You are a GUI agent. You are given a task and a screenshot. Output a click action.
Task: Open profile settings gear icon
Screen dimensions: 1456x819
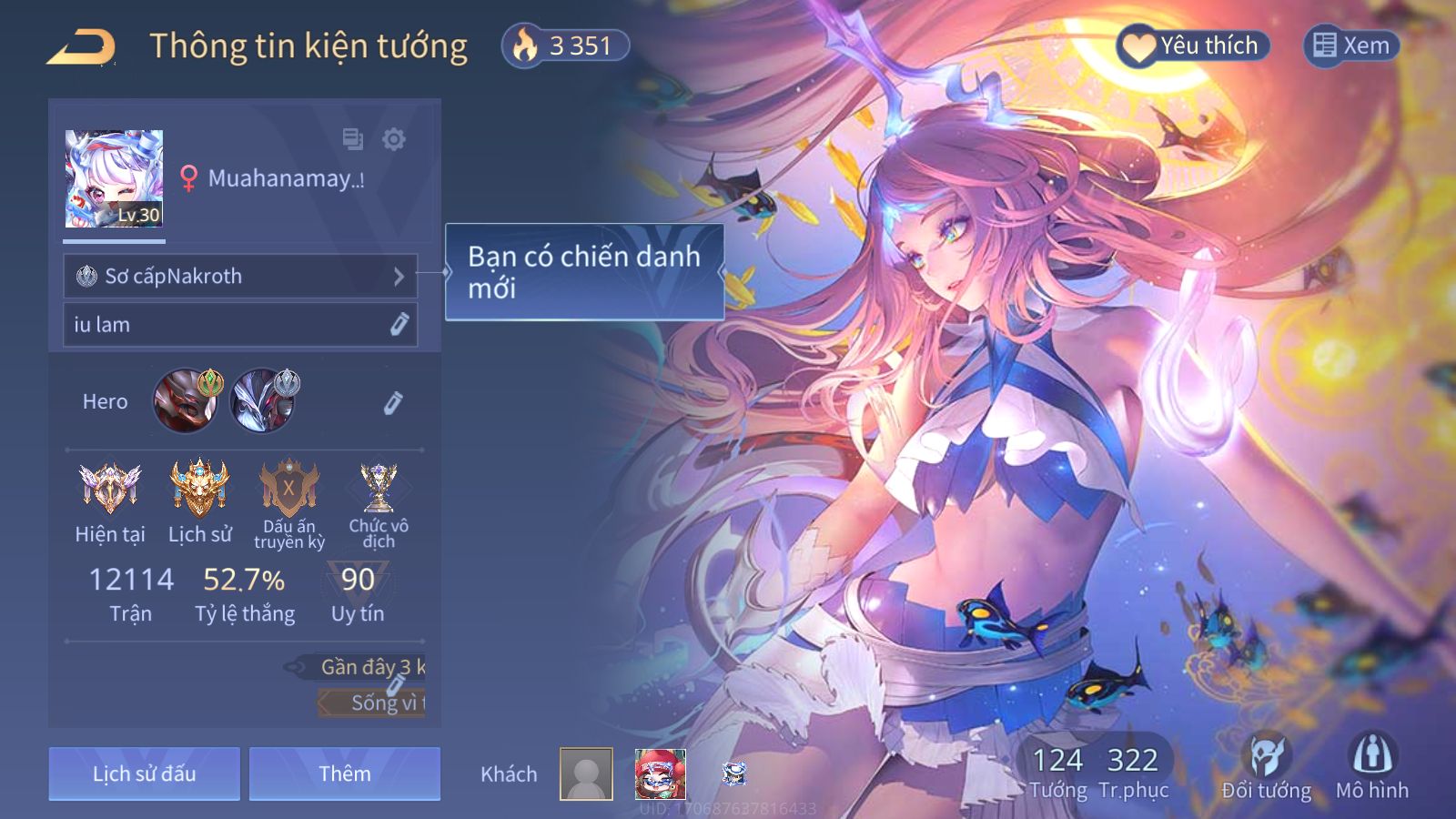[394, 139]
